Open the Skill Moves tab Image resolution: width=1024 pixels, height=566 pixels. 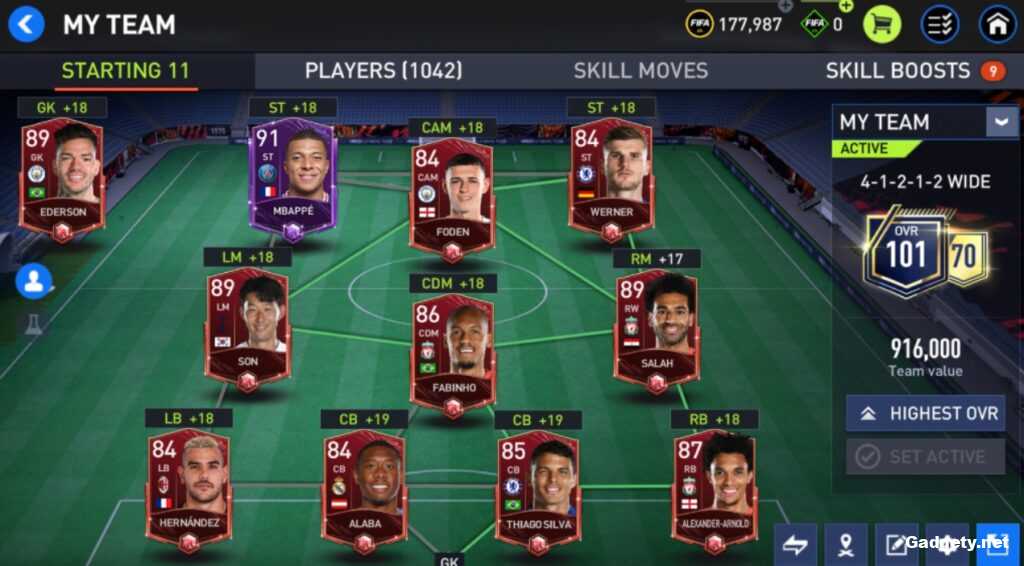[x=640, y=71]
